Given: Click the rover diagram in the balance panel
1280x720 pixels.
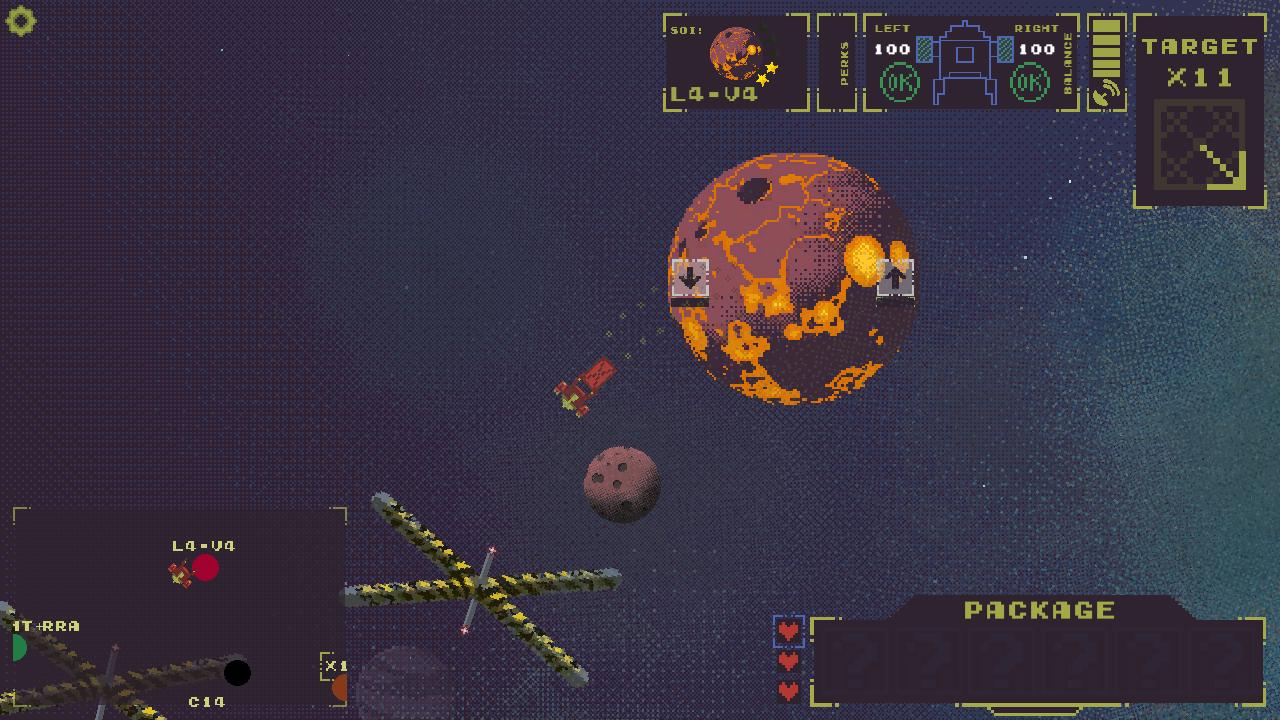Looking at the screenshot, I should click(x=965, y=62).
